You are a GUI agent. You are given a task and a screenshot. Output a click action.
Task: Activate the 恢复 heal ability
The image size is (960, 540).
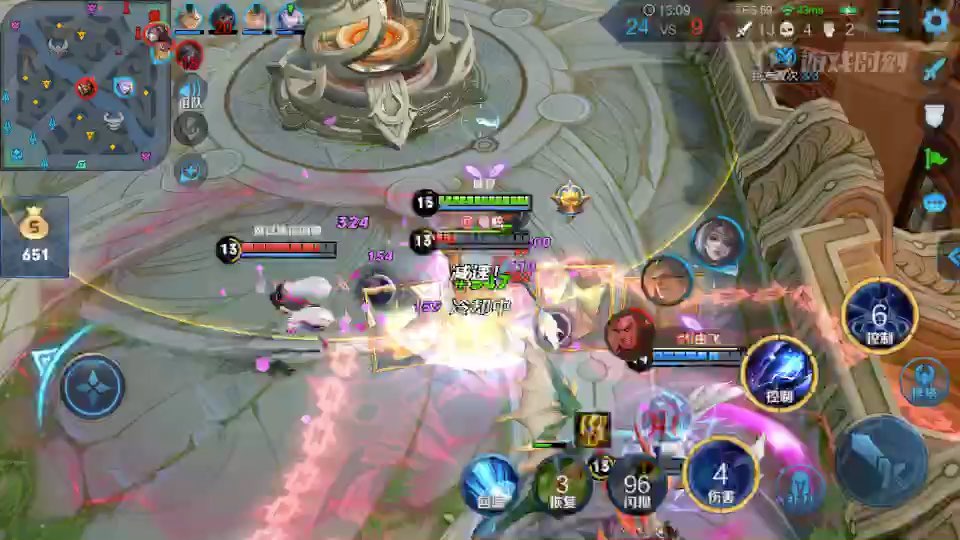pos(562,484)
